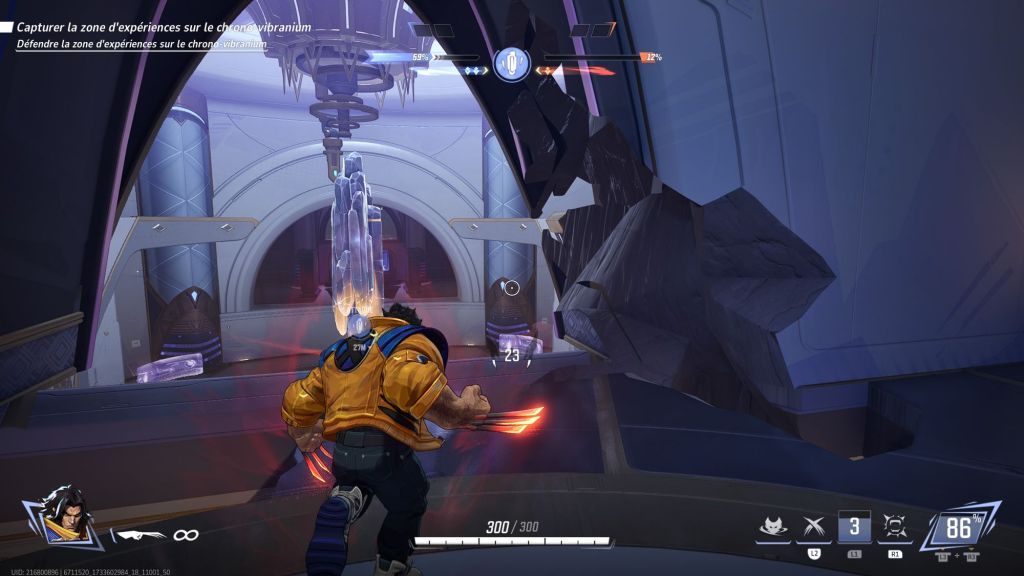
Task: Activate the spiked roar ability icon
Action: coord(895,526)
